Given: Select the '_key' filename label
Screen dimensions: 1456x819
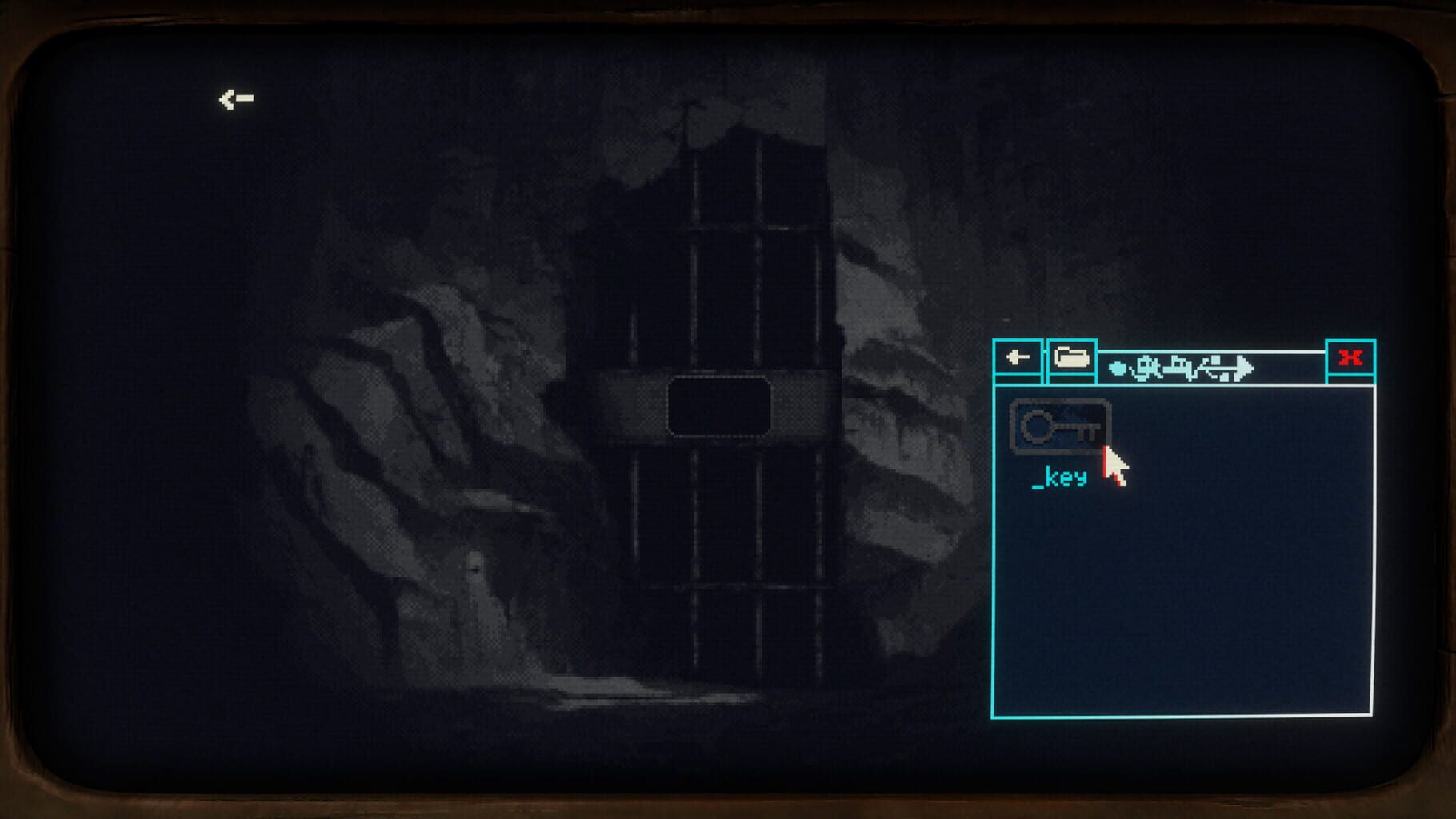Looking at the screenshot, I should pos(1060,478).
